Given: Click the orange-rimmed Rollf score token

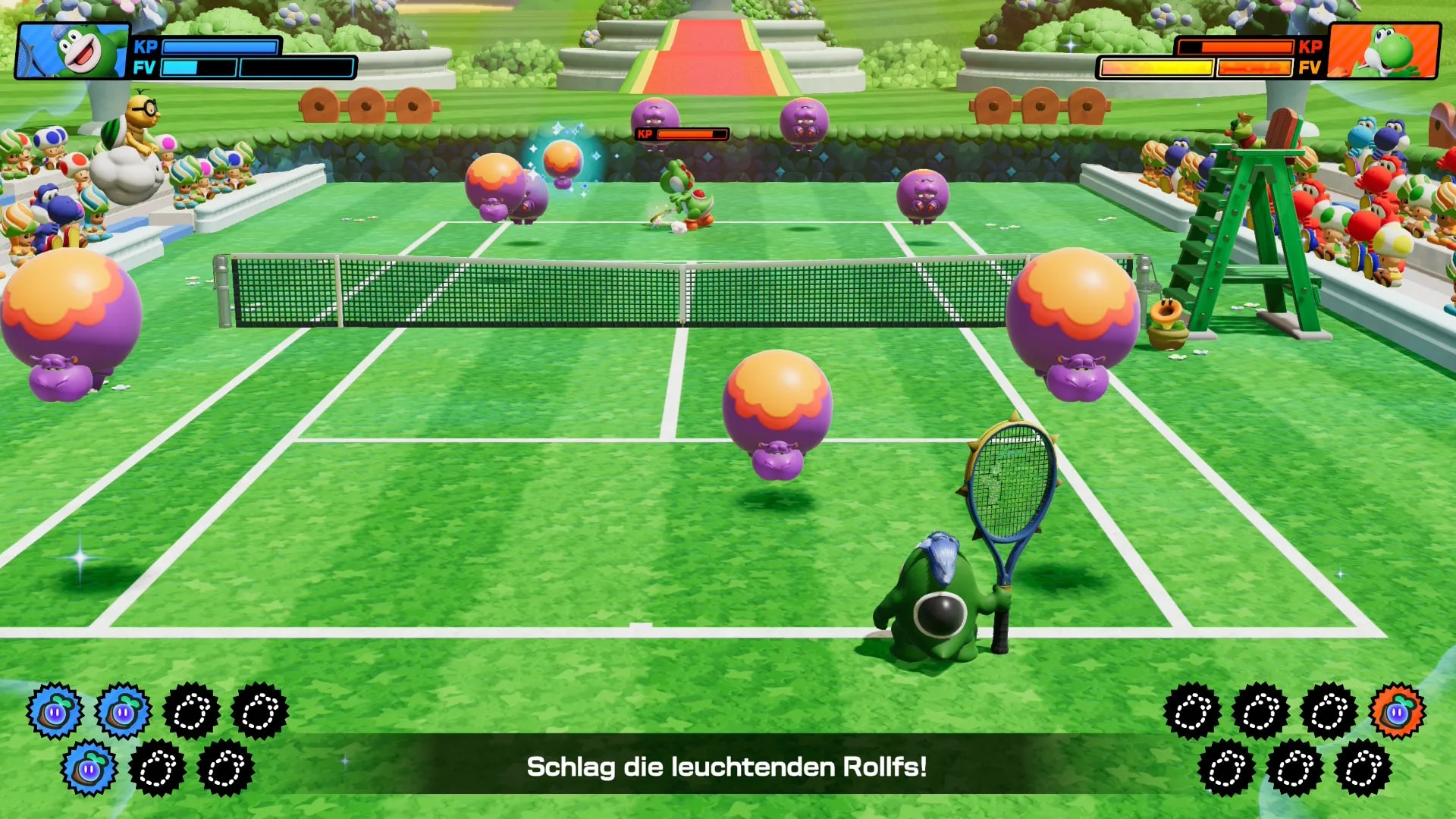Looking at the screenshot, I should pos(1397,712).
